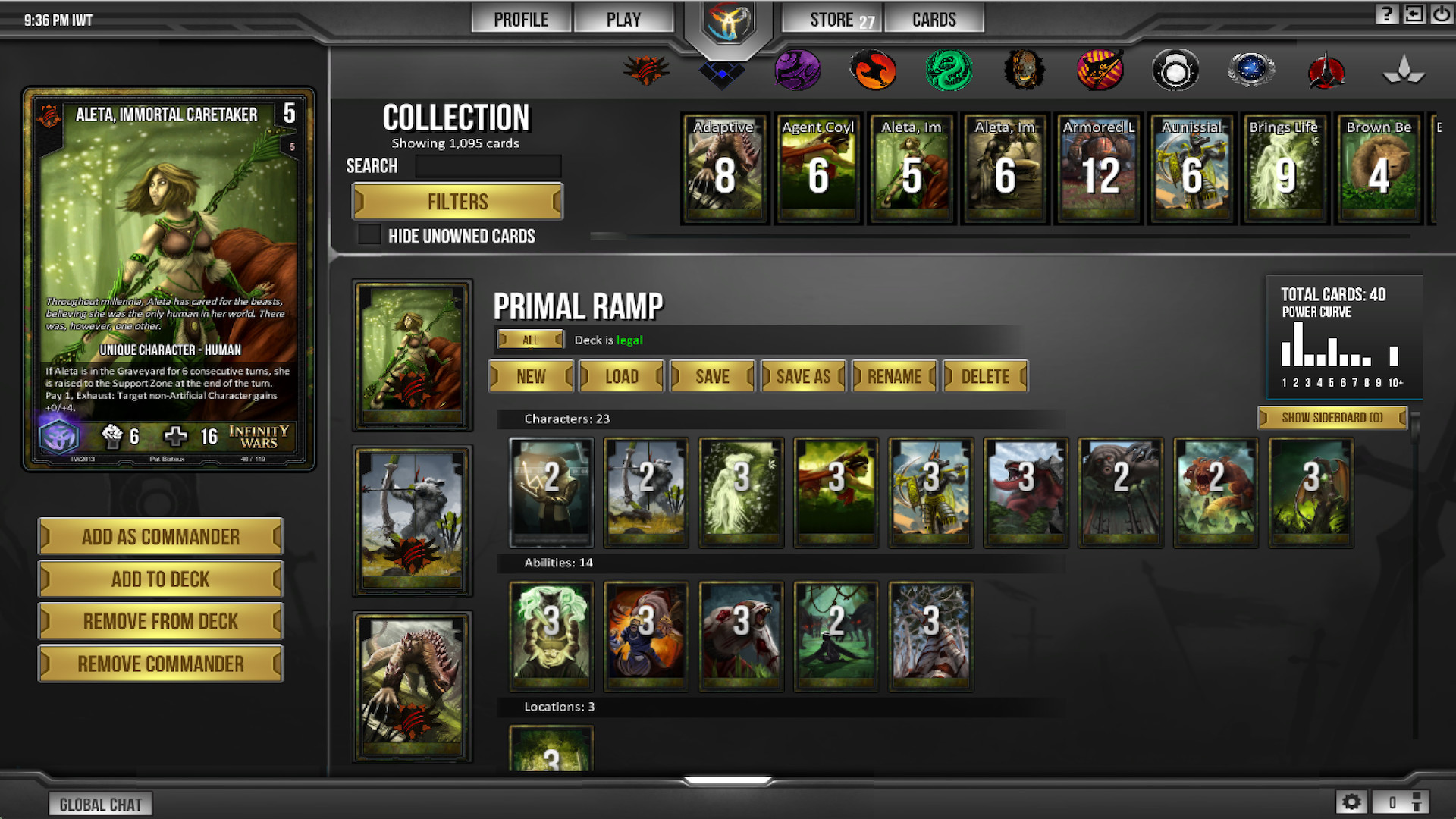Toggle the blue diamond faction filter
The width and height of the screenshot is (1456, 819).
(723, 72)
